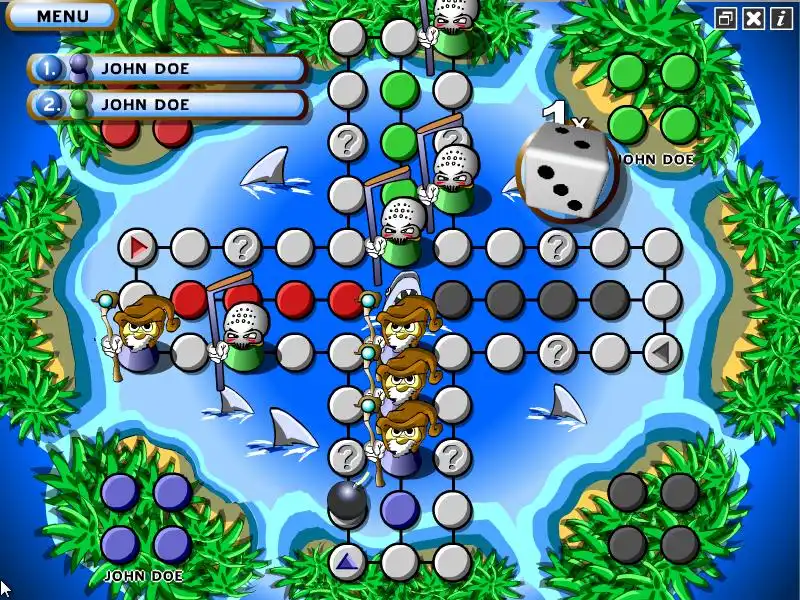Show game info with the i button
Screen dimensions: 800x600
[781, 18]
